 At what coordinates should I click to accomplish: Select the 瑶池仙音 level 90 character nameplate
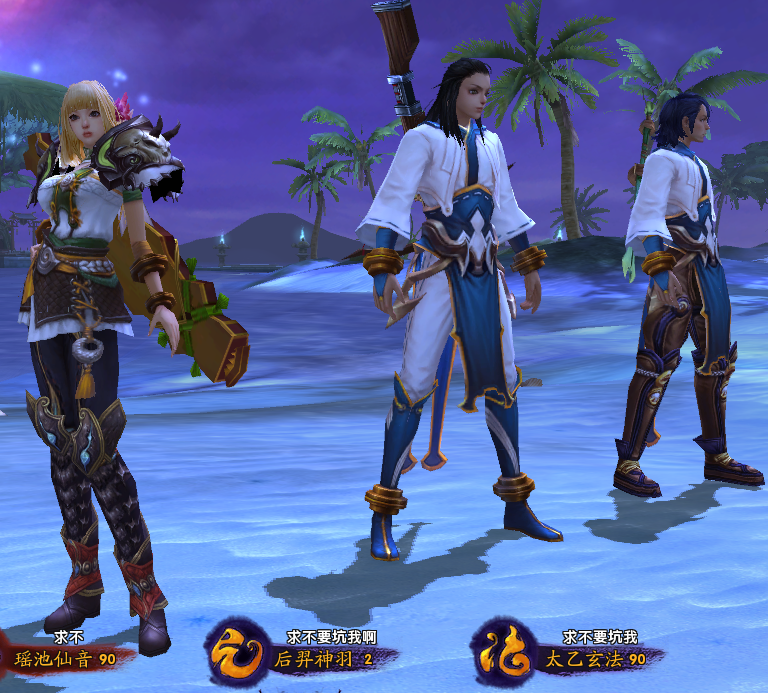64,660
